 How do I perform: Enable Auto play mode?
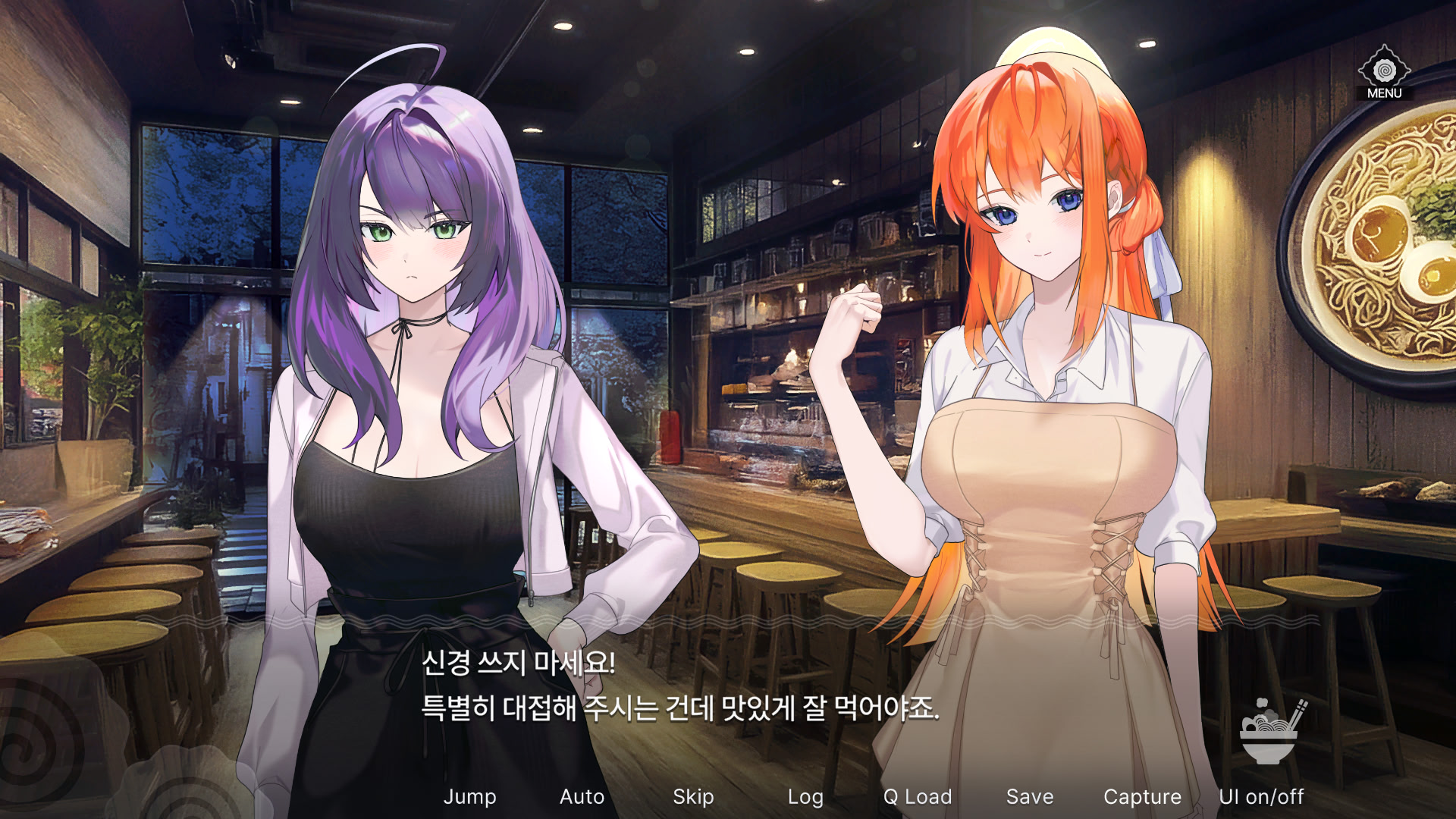[582, 797]
